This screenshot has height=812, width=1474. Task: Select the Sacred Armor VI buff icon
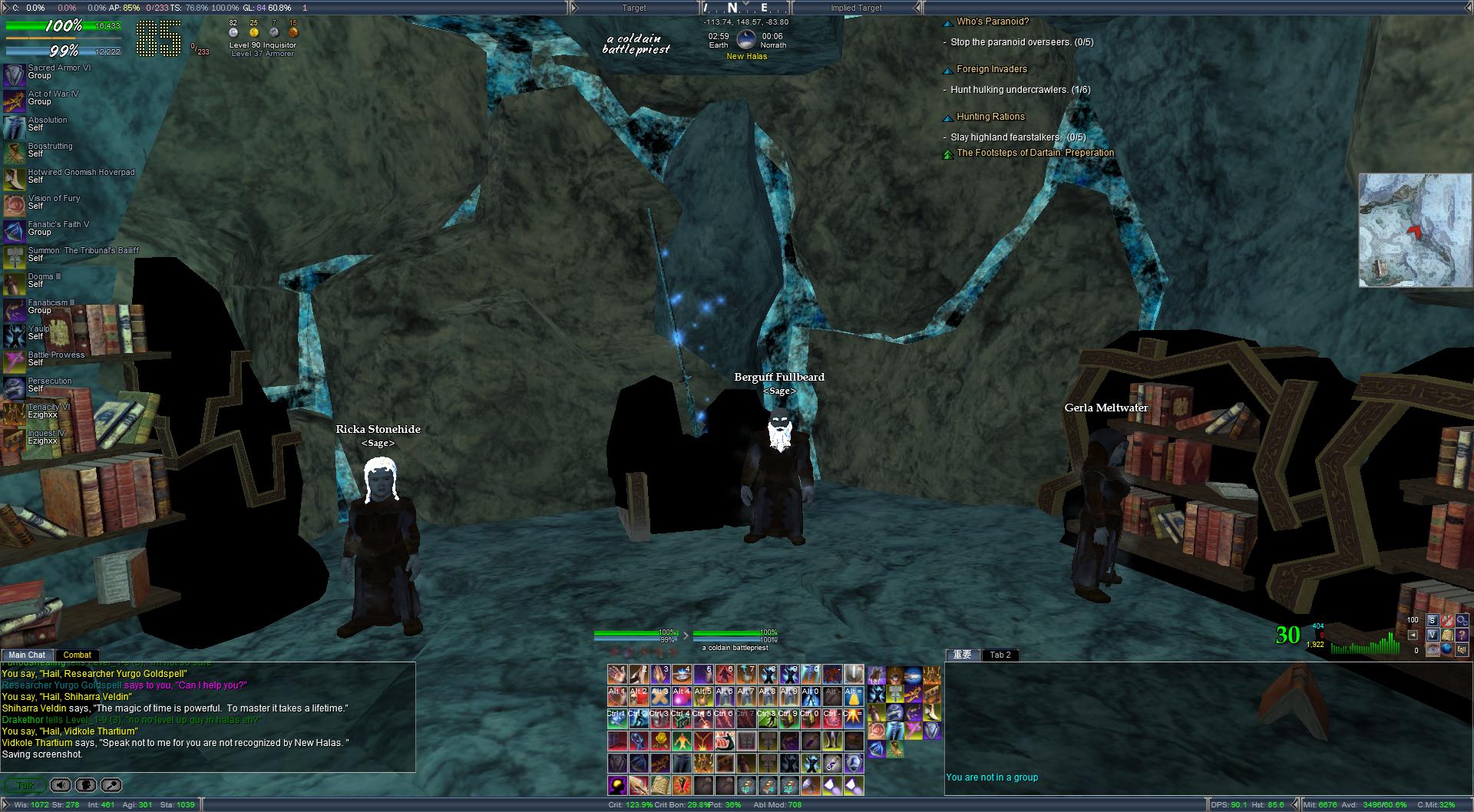click(x=15, y=74)
